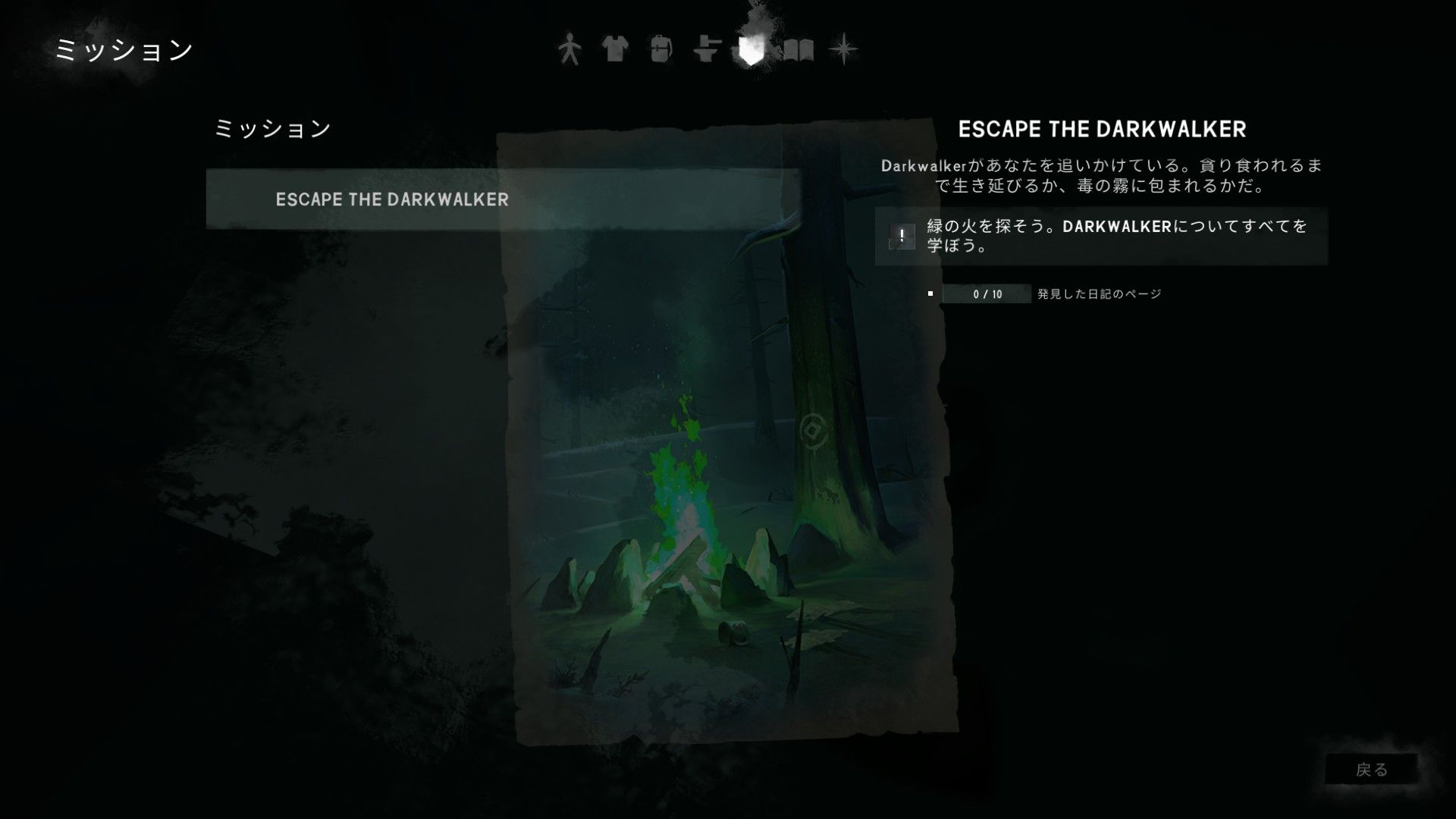The image size is (1456, 819).
Task: Switch to the four-pointed star tab
Action: pos(843,50)
